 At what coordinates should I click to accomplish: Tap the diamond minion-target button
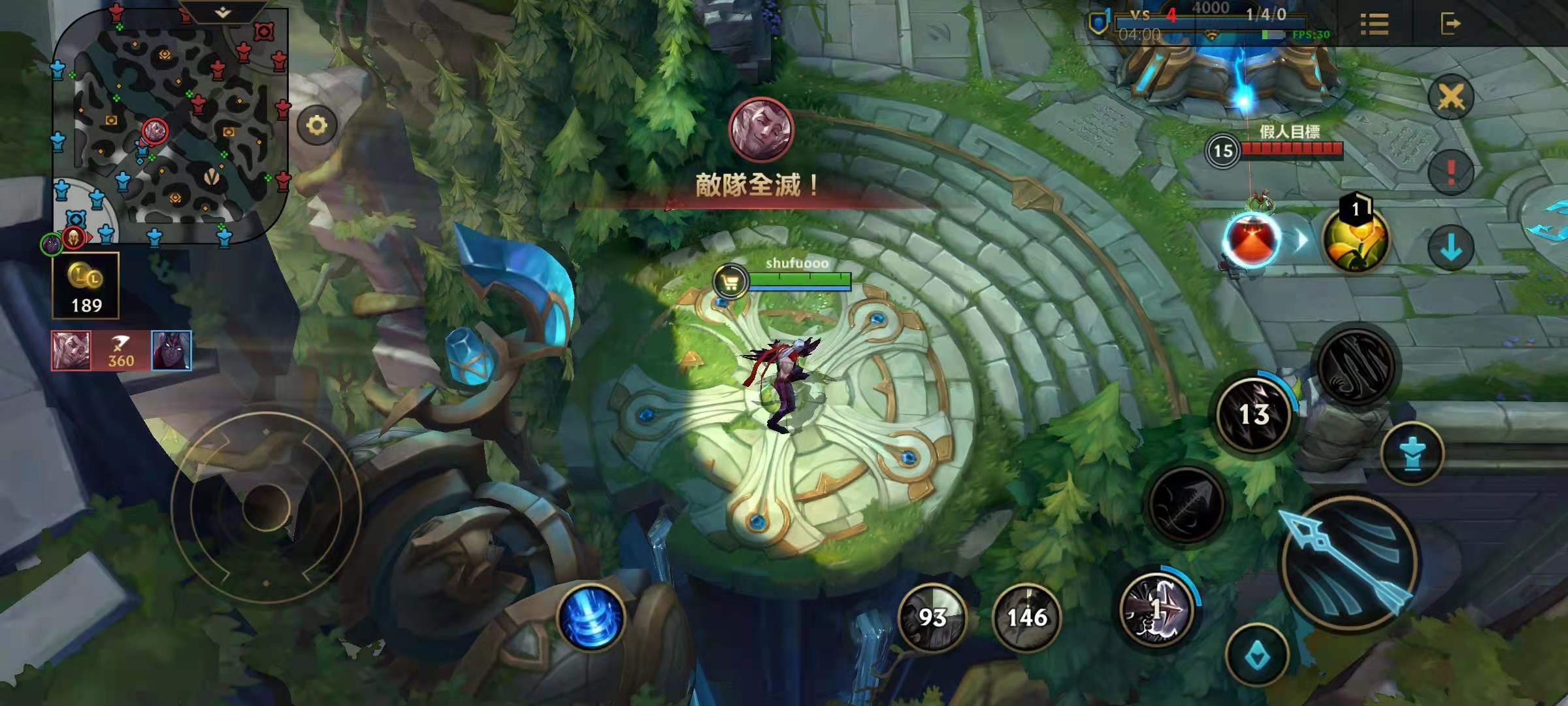pyautogui.click(x=1257, y=656)
